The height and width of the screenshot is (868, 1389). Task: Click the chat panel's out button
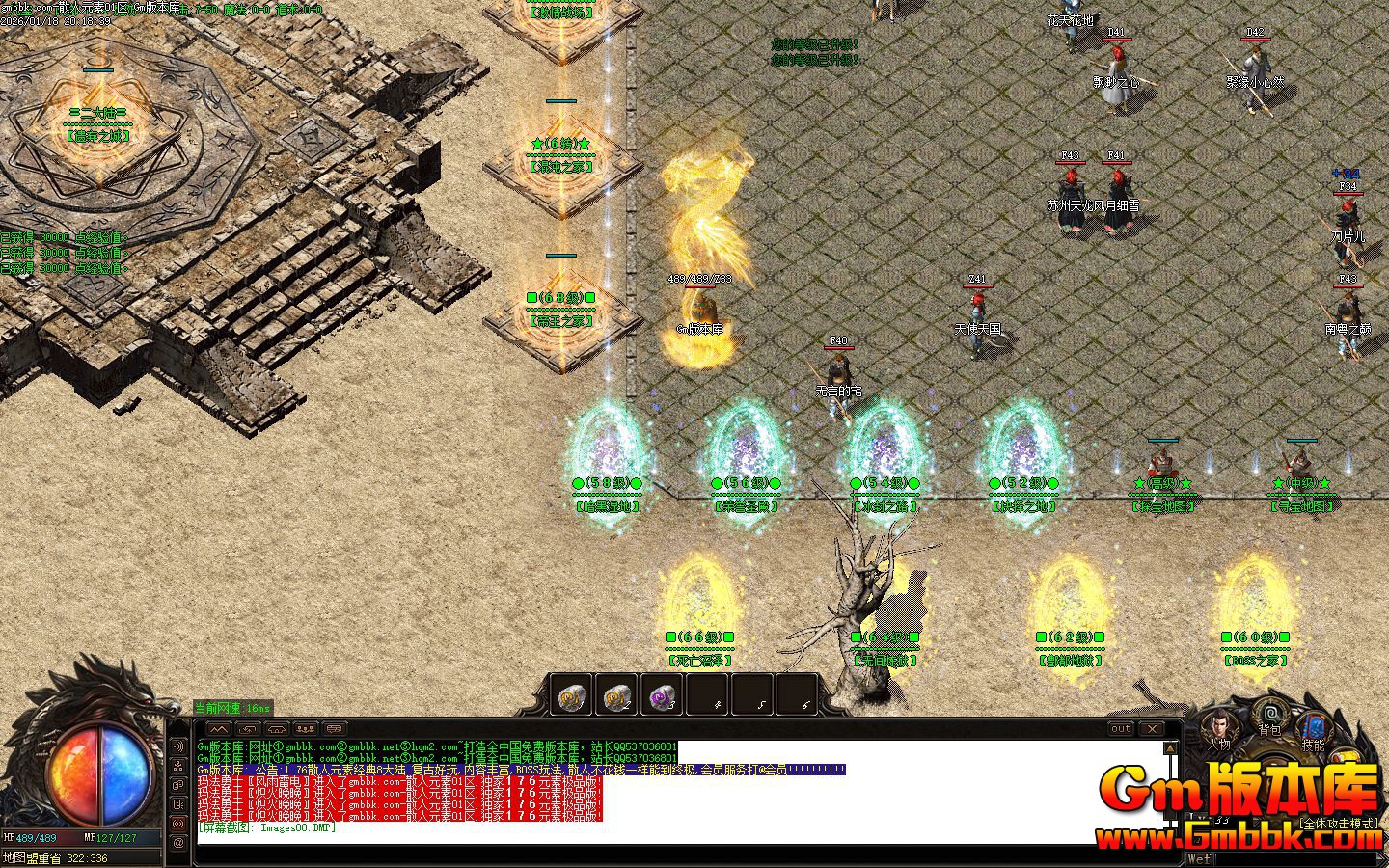click(1120, 728)
